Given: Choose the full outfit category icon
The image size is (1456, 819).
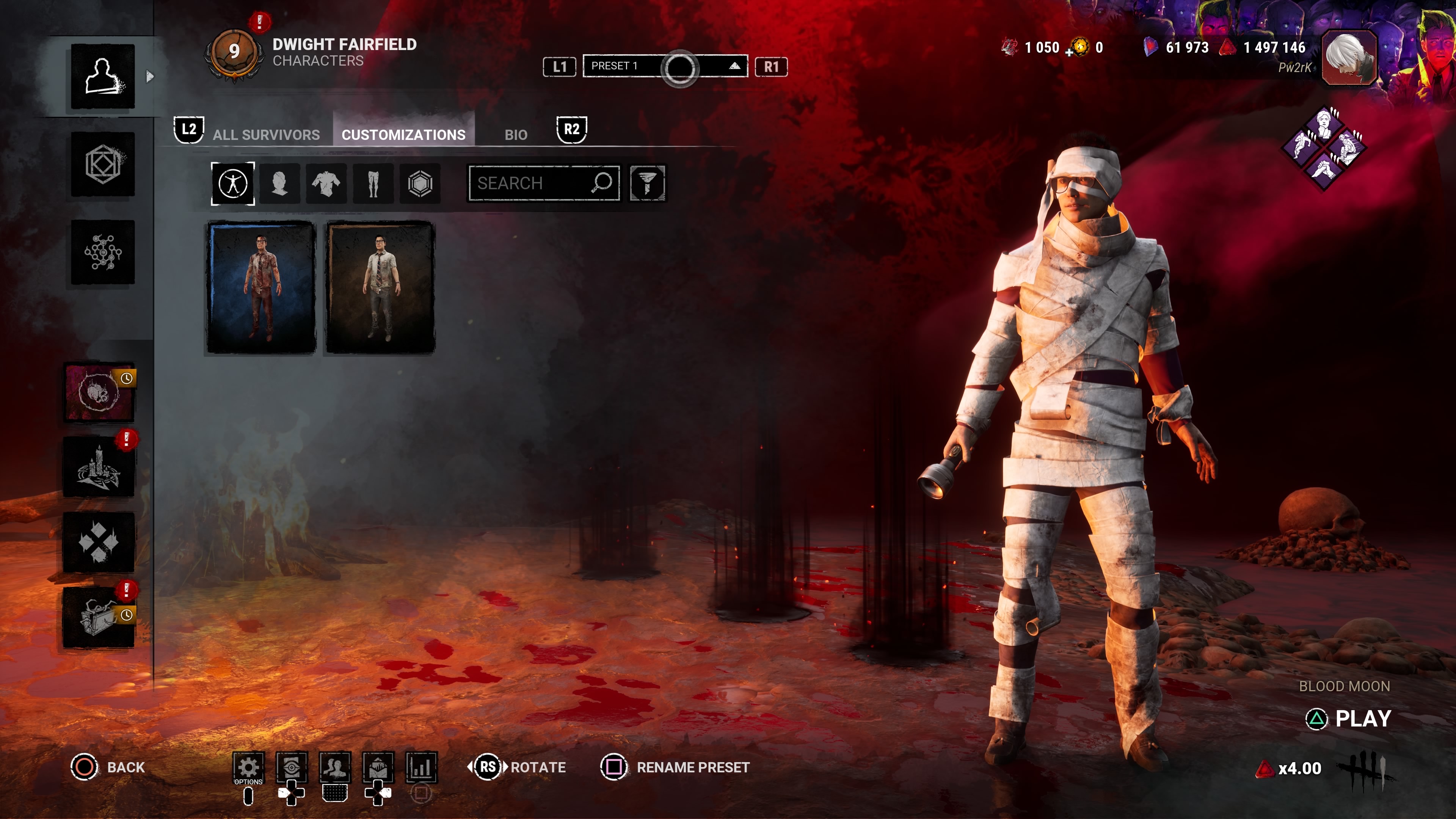Looking at the screenshot, I should tap(233, 183).
